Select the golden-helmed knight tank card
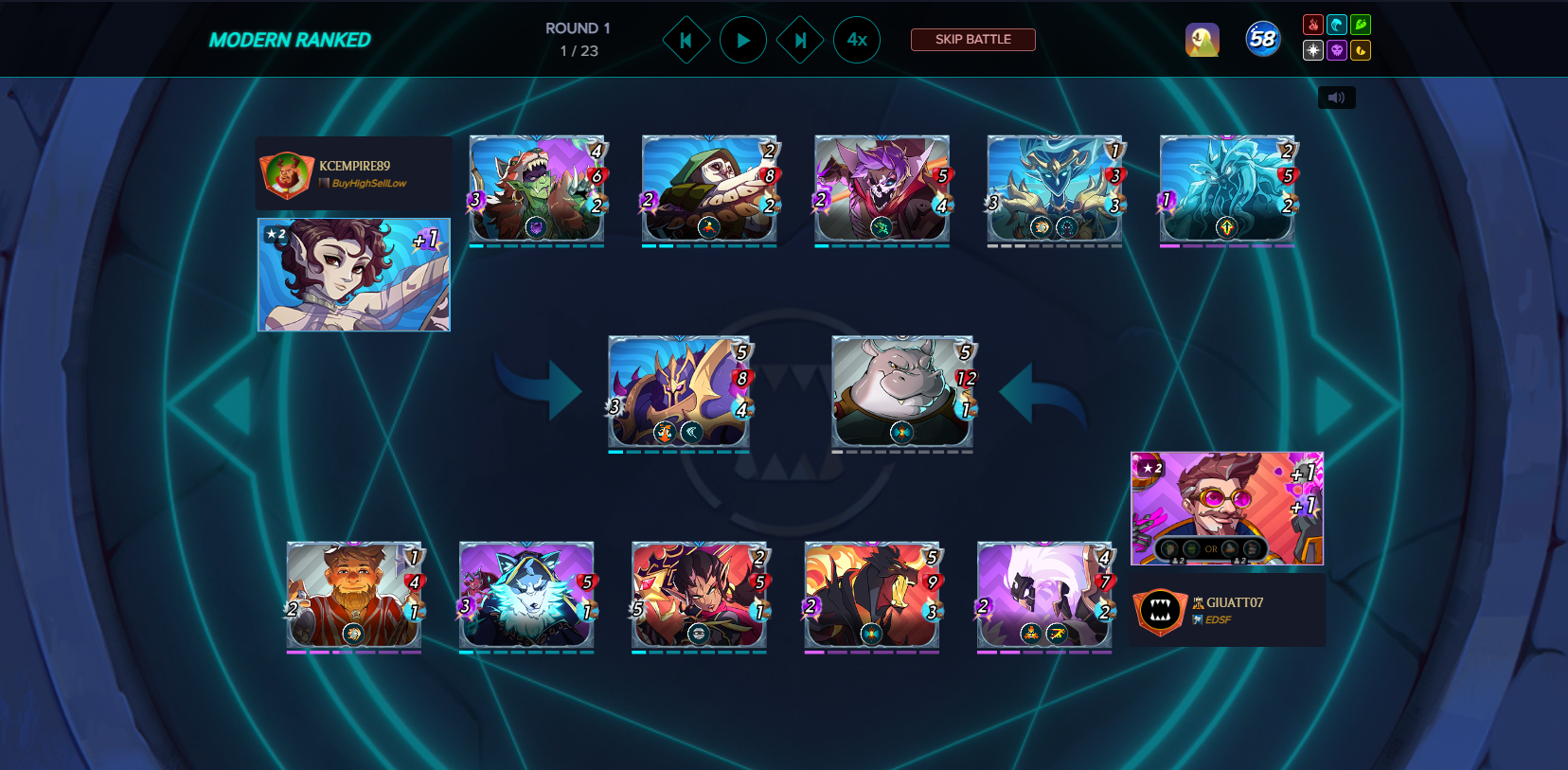Viewport: 1568px width, 770px height. [679, 391]
